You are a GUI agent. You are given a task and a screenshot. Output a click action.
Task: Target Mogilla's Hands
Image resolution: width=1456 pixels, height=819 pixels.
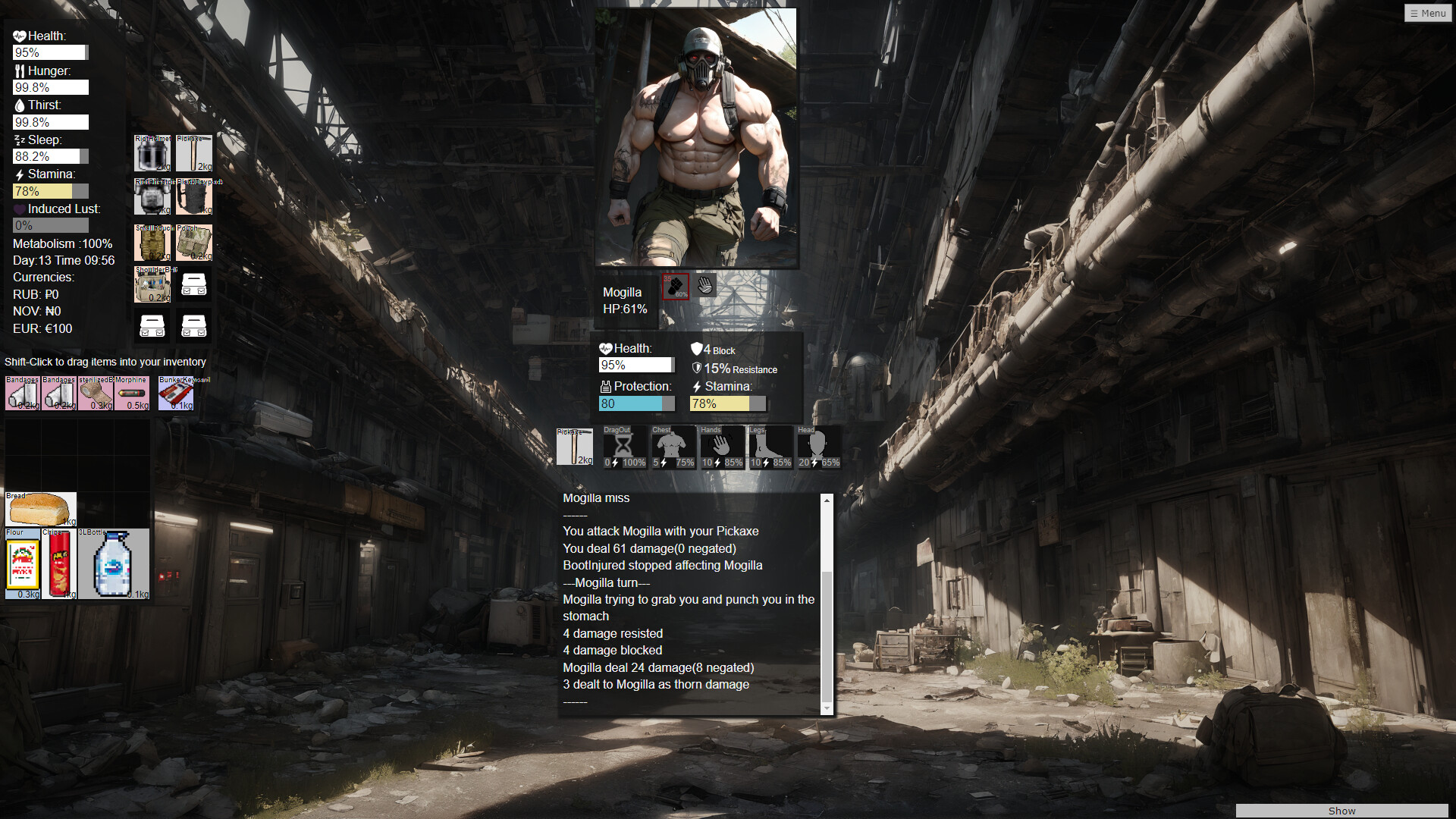pos(722,447)
